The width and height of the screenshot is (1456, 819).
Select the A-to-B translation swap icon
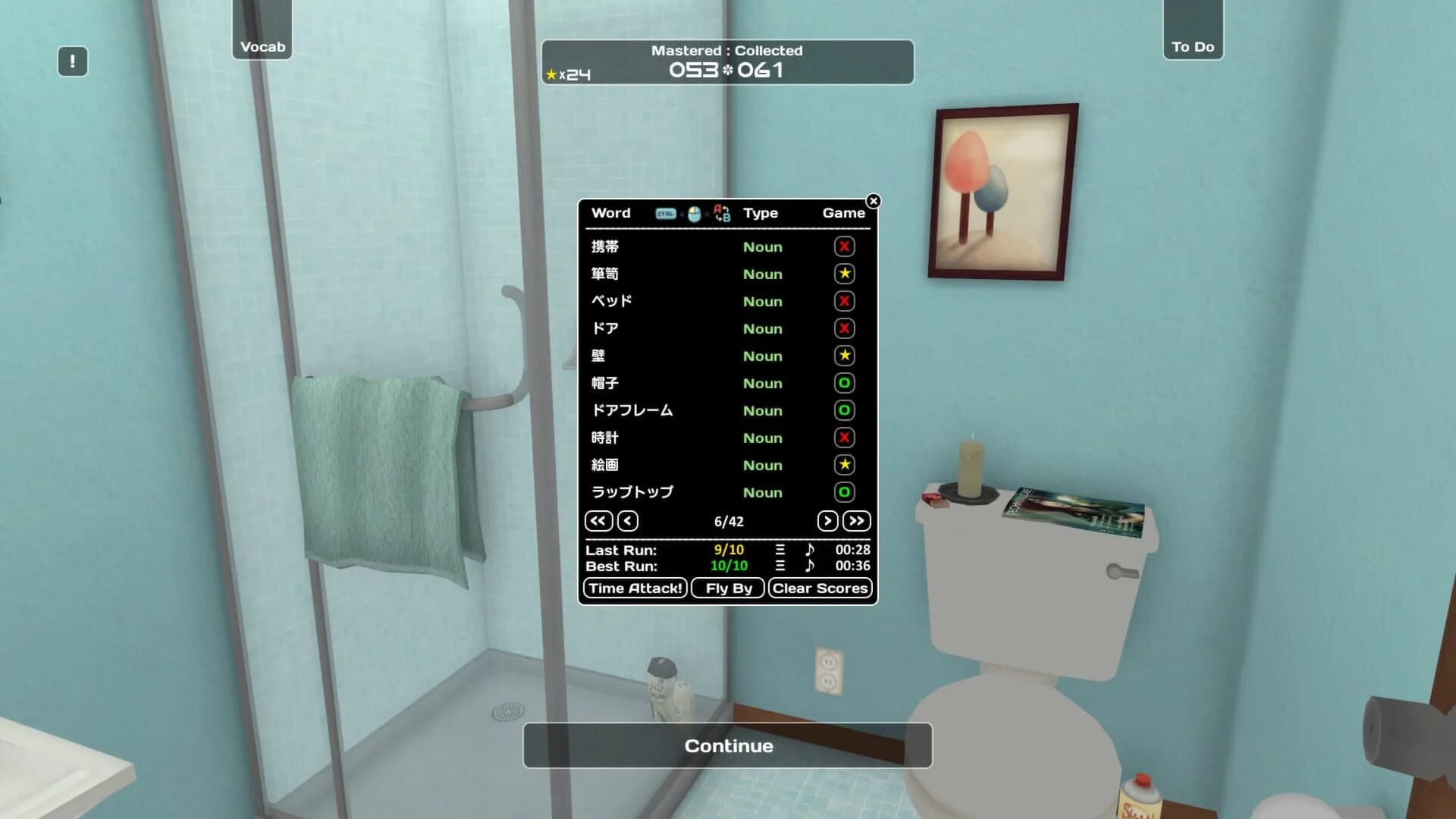pyautogui.click(x=722, y=215)
